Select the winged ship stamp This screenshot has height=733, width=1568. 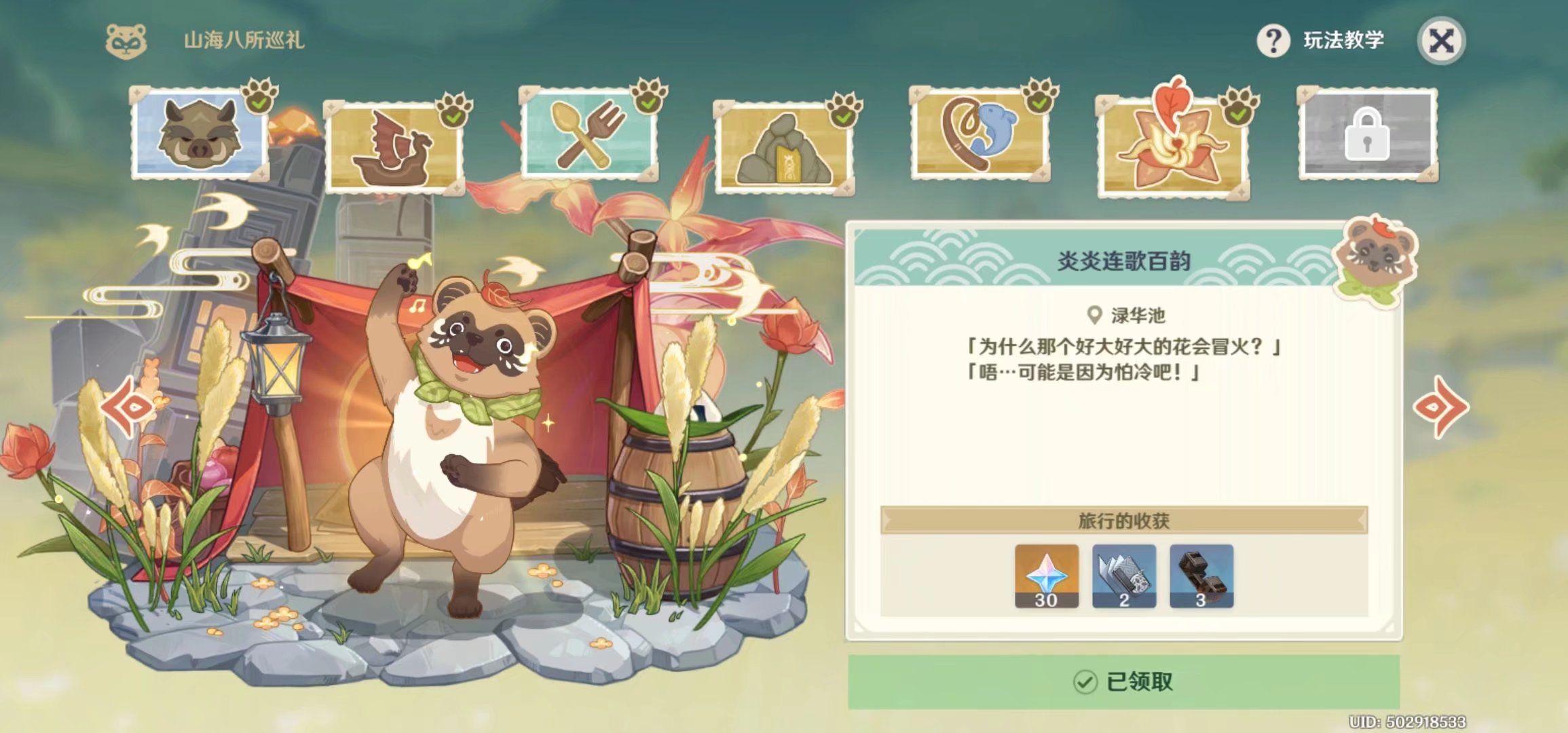coord(393,147)
